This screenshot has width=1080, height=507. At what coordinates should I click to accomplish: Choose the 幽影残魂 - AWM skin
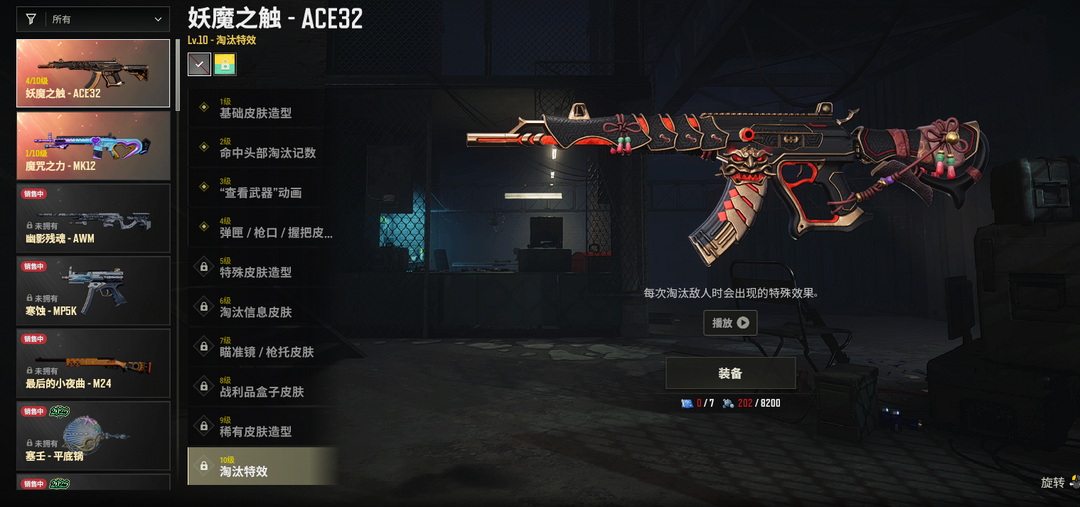point(93,217)
